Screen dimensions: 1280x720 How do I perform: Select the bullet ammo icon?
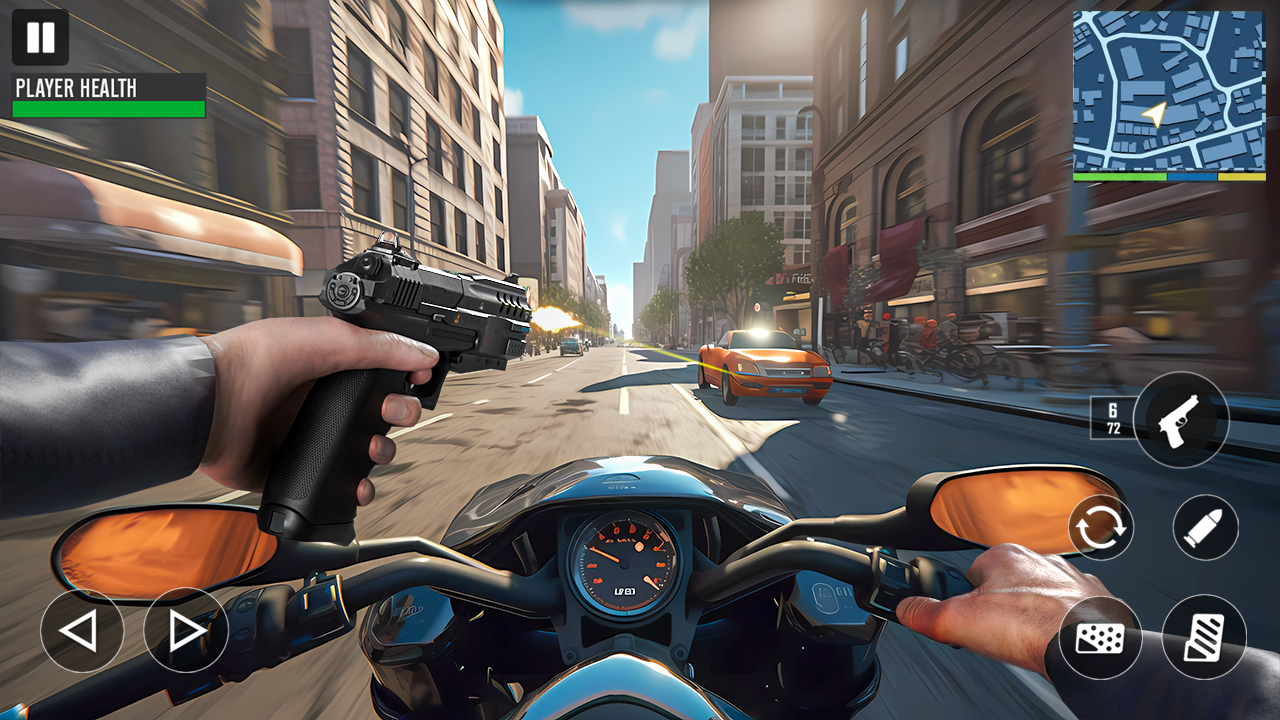click(x=1209, y=528)
